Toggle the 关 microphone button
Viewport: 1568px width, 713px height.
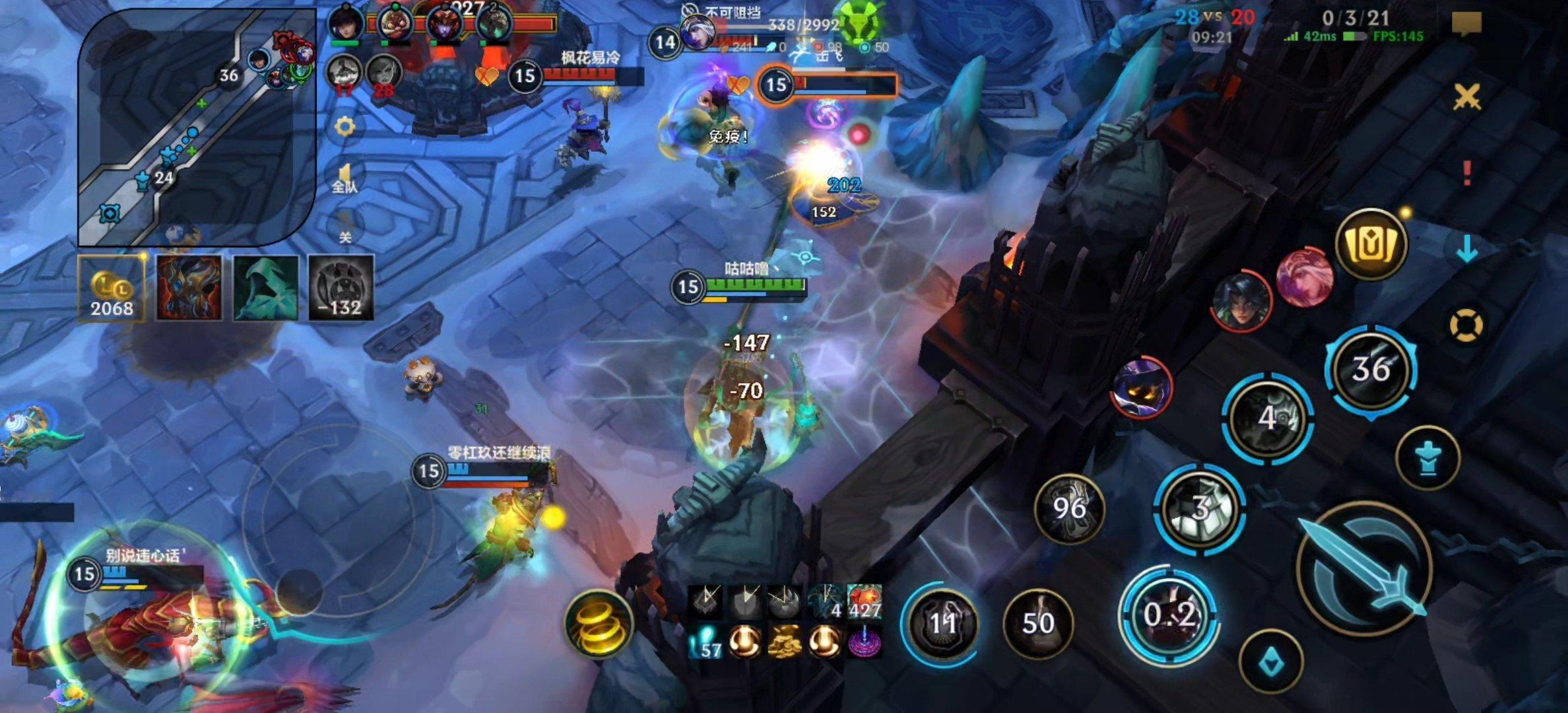344,228
